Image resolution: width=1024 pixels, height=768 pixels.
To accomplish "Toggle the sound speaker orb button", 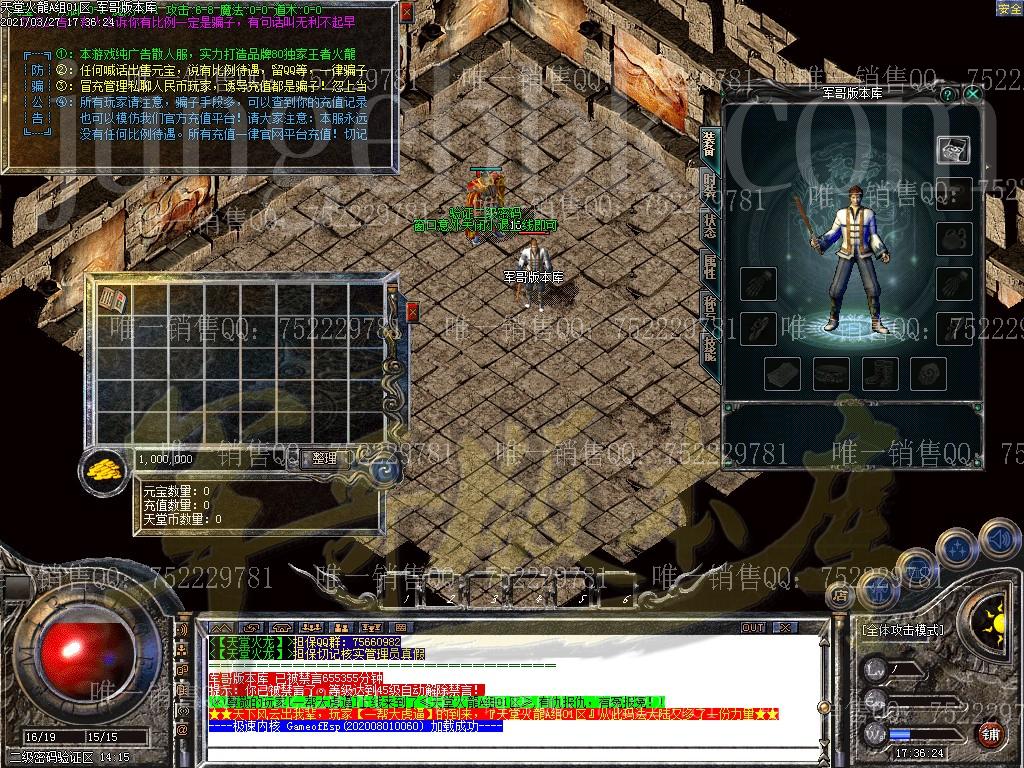I will (x=998, y=539).
